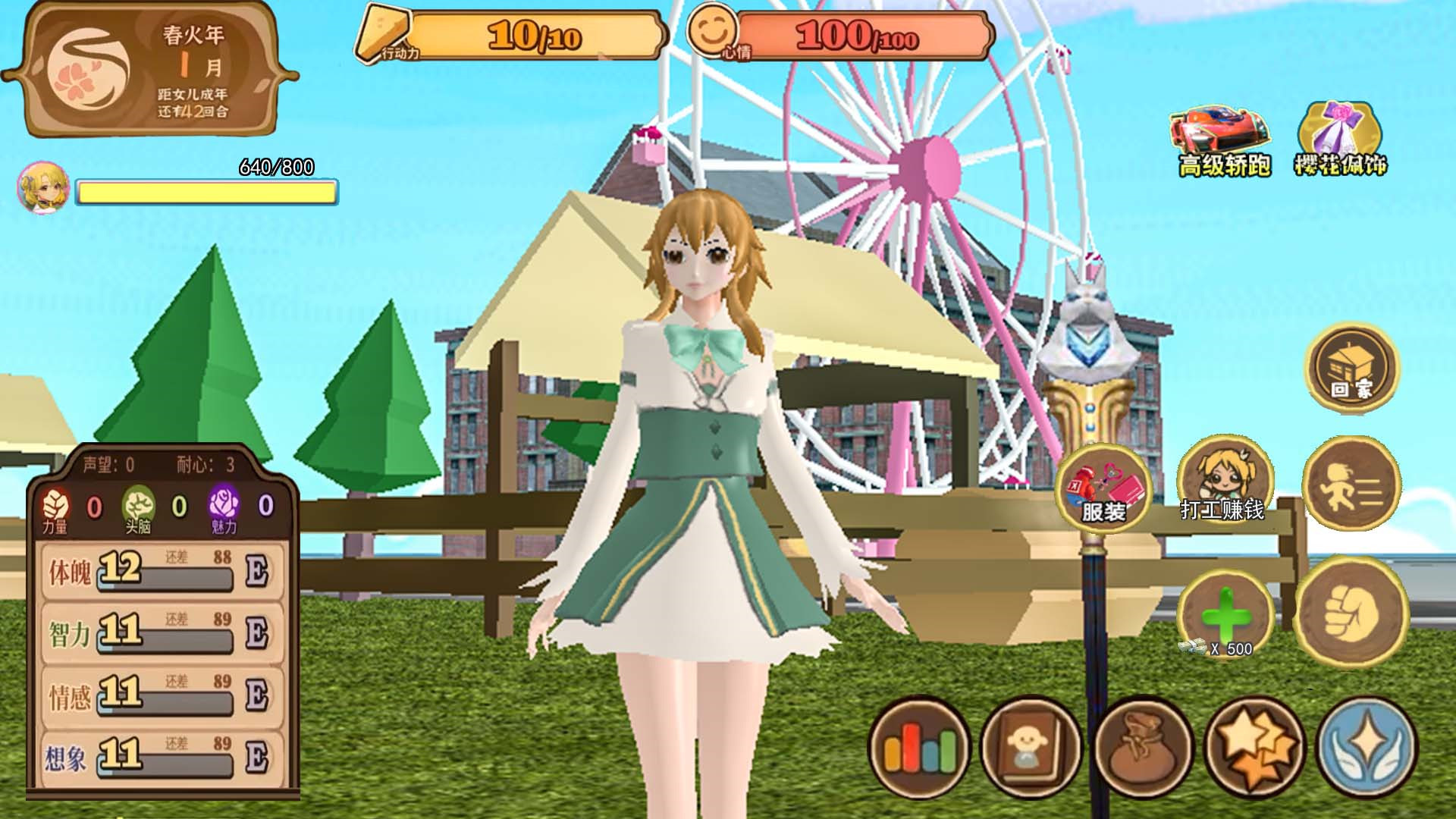Click the 春火年 calendar panel
The height and width of the screenshot is (819, 1456).
pos(150,71)
